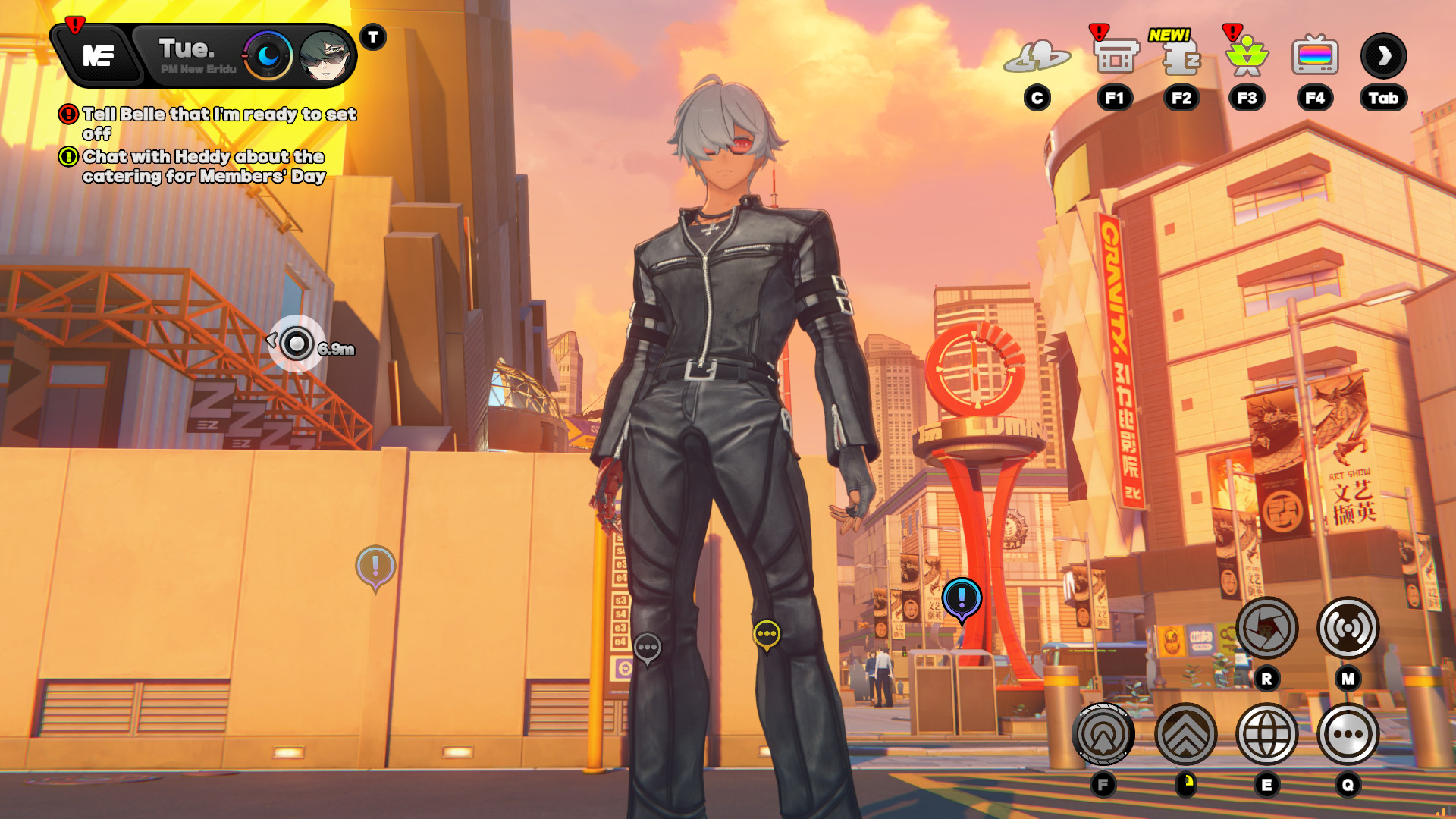Select the circular reticle action icon above F

(1103, 733)
